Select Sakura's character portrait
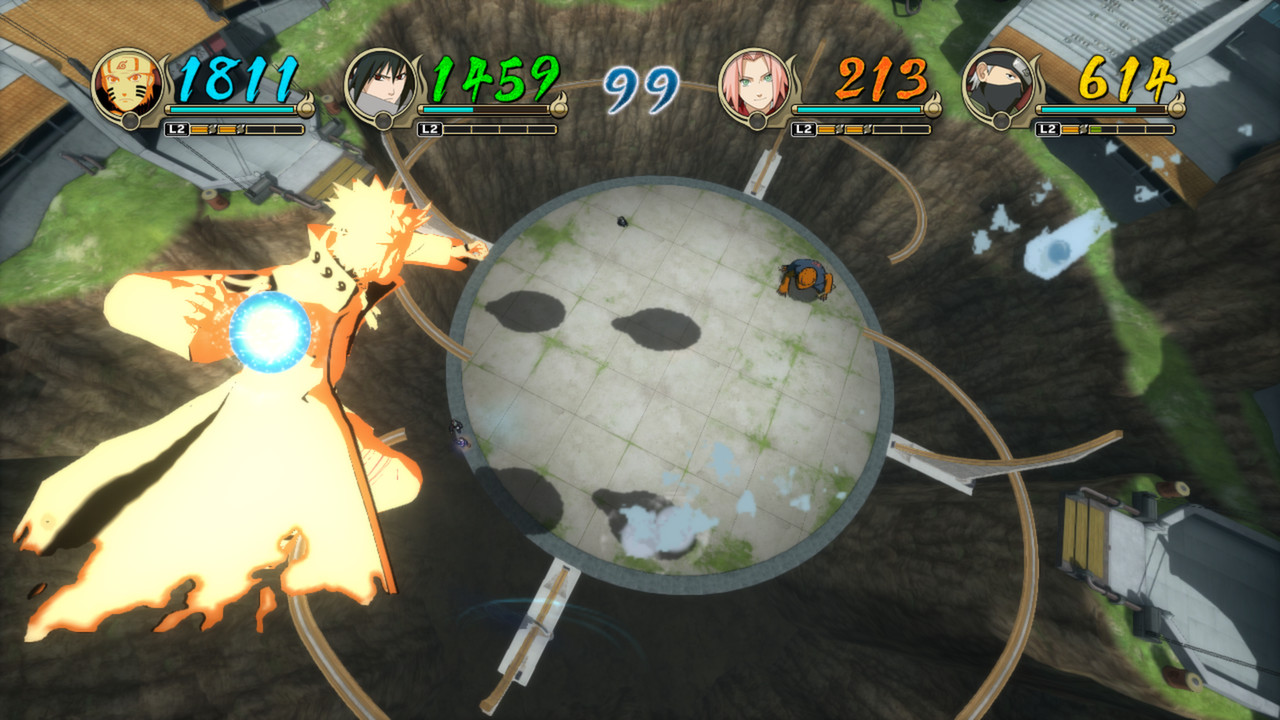The image size is (1280, 720). (x=755, y=85)
